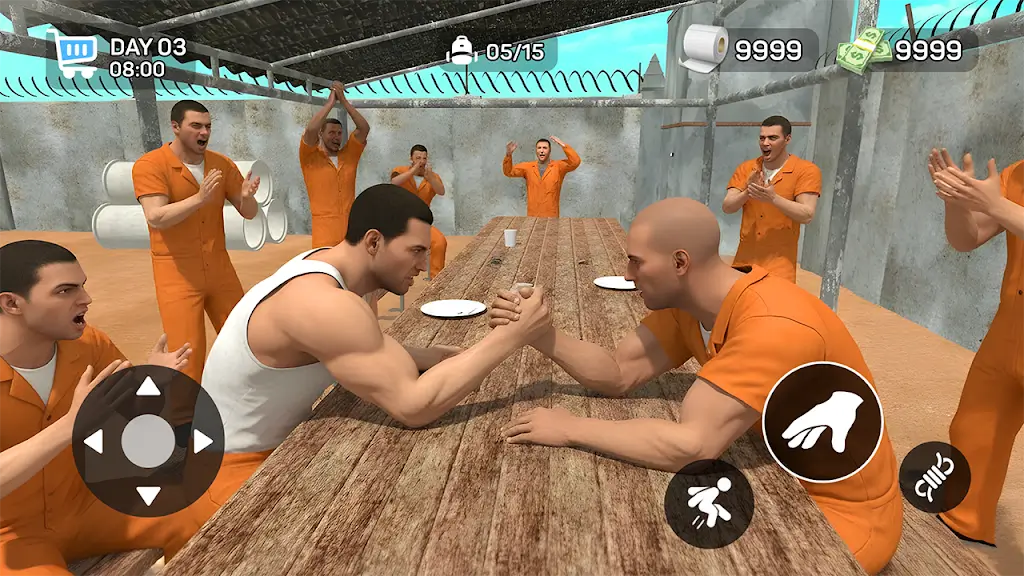Tap the D-pad left arrow
The image size is (1024, 576).
[x=93, y=441]
